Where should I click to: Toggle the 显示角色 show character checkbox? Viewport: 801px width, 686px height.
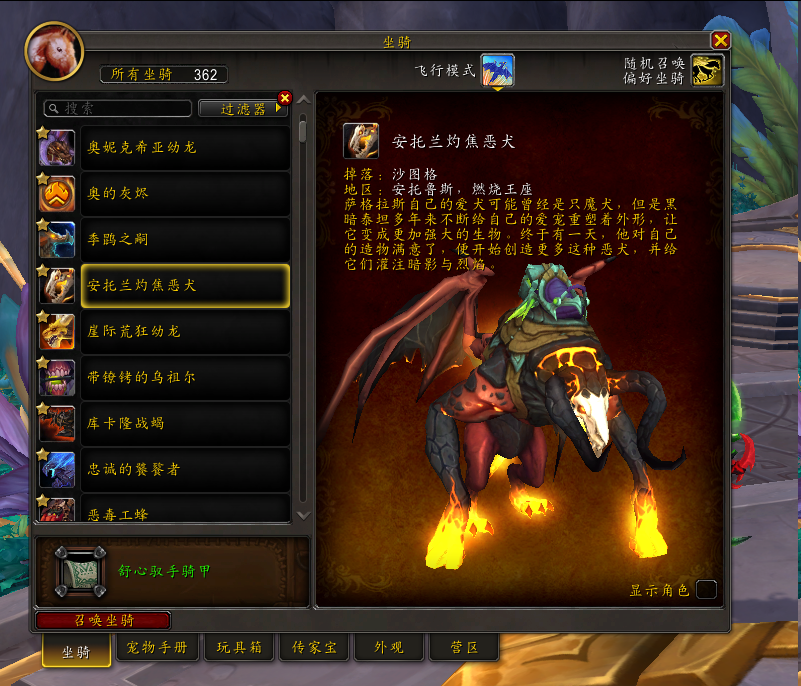pyautogui.click(x=706, y=589)
